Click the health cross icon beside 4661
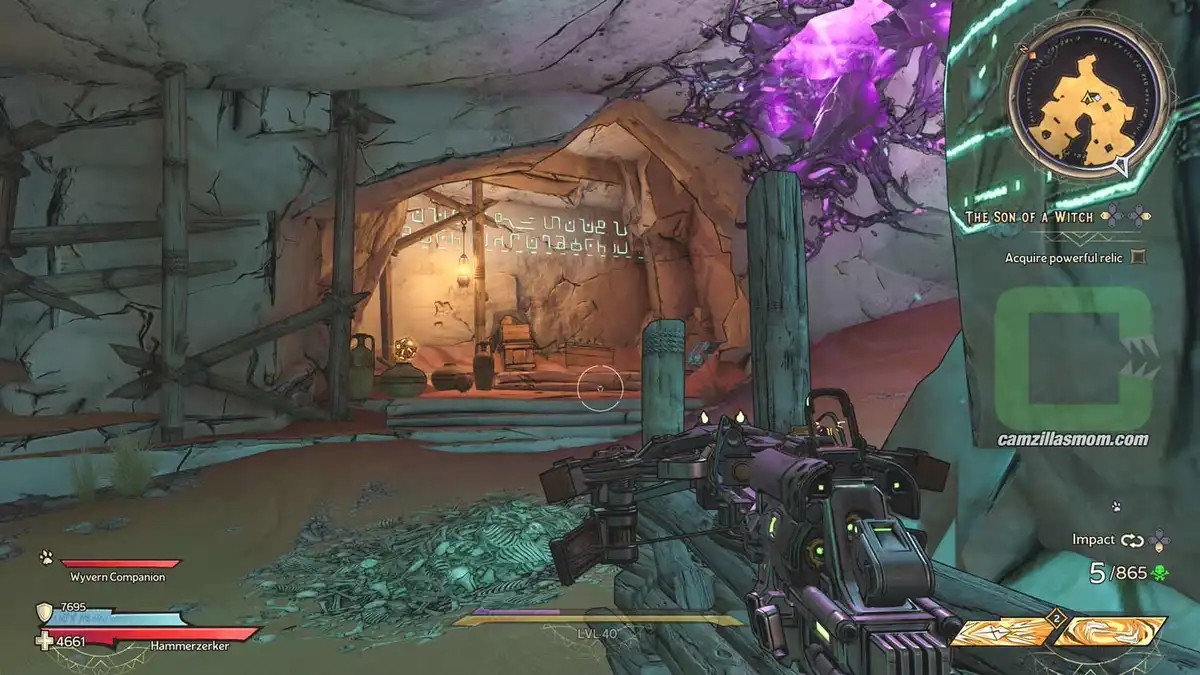Screen dimensions: 1200x675 coord(46,642)
